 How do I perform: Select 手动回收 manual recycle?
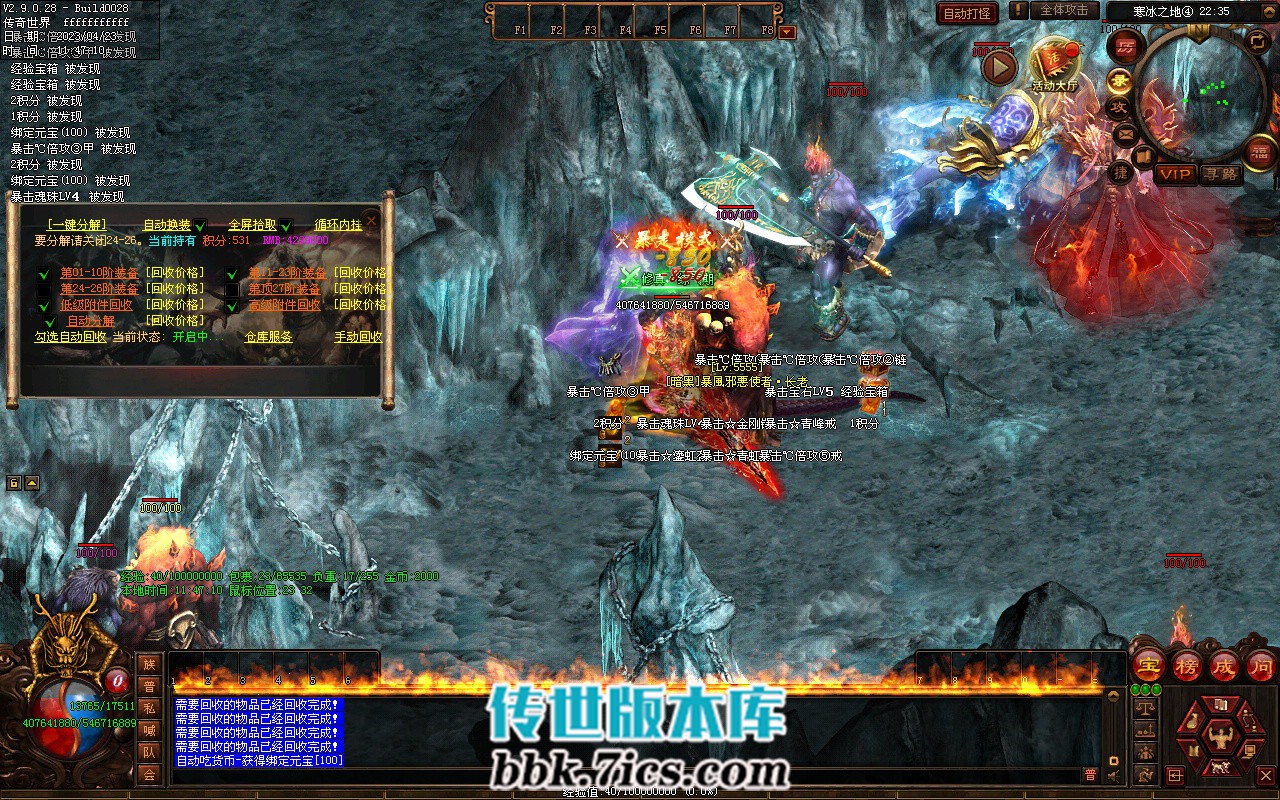[358, 337]
